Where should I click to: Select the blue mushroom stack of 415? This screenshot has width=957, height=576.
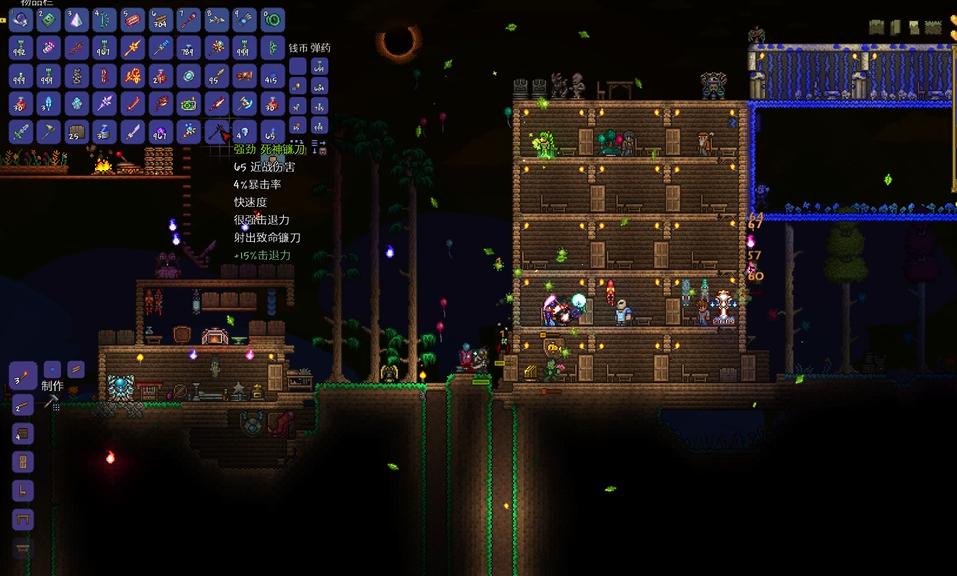(273, 75)
